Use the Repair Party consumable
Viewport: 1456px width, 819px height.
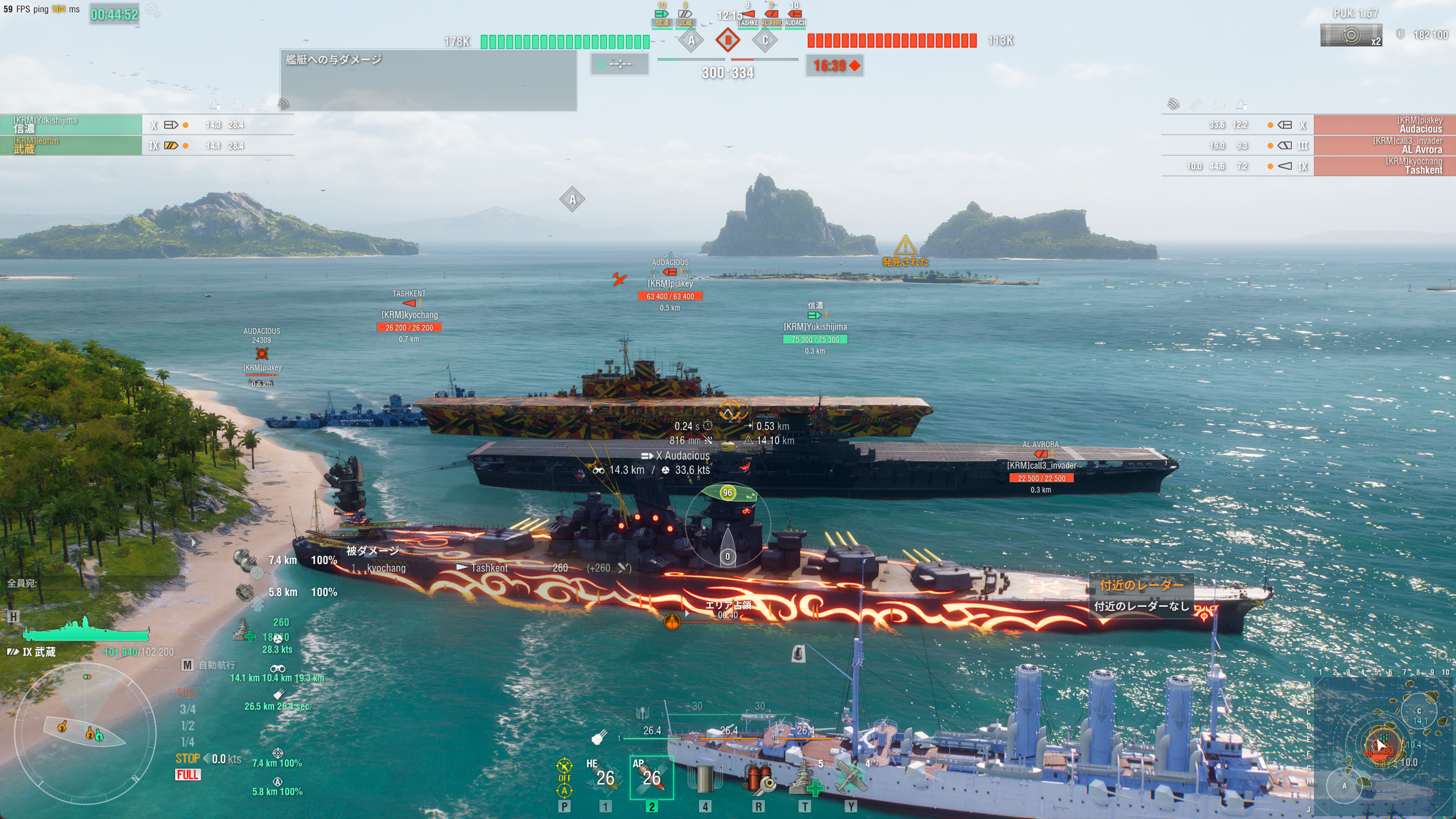pos(805,778)
